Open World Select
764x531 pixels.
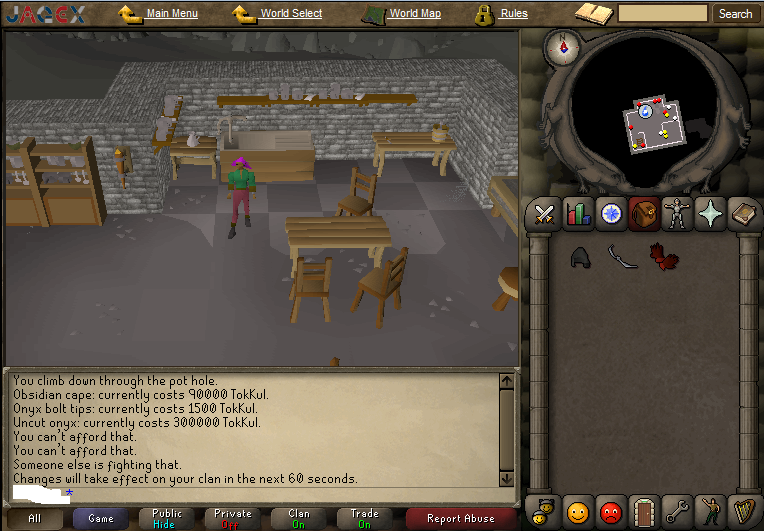click(291, 14)
